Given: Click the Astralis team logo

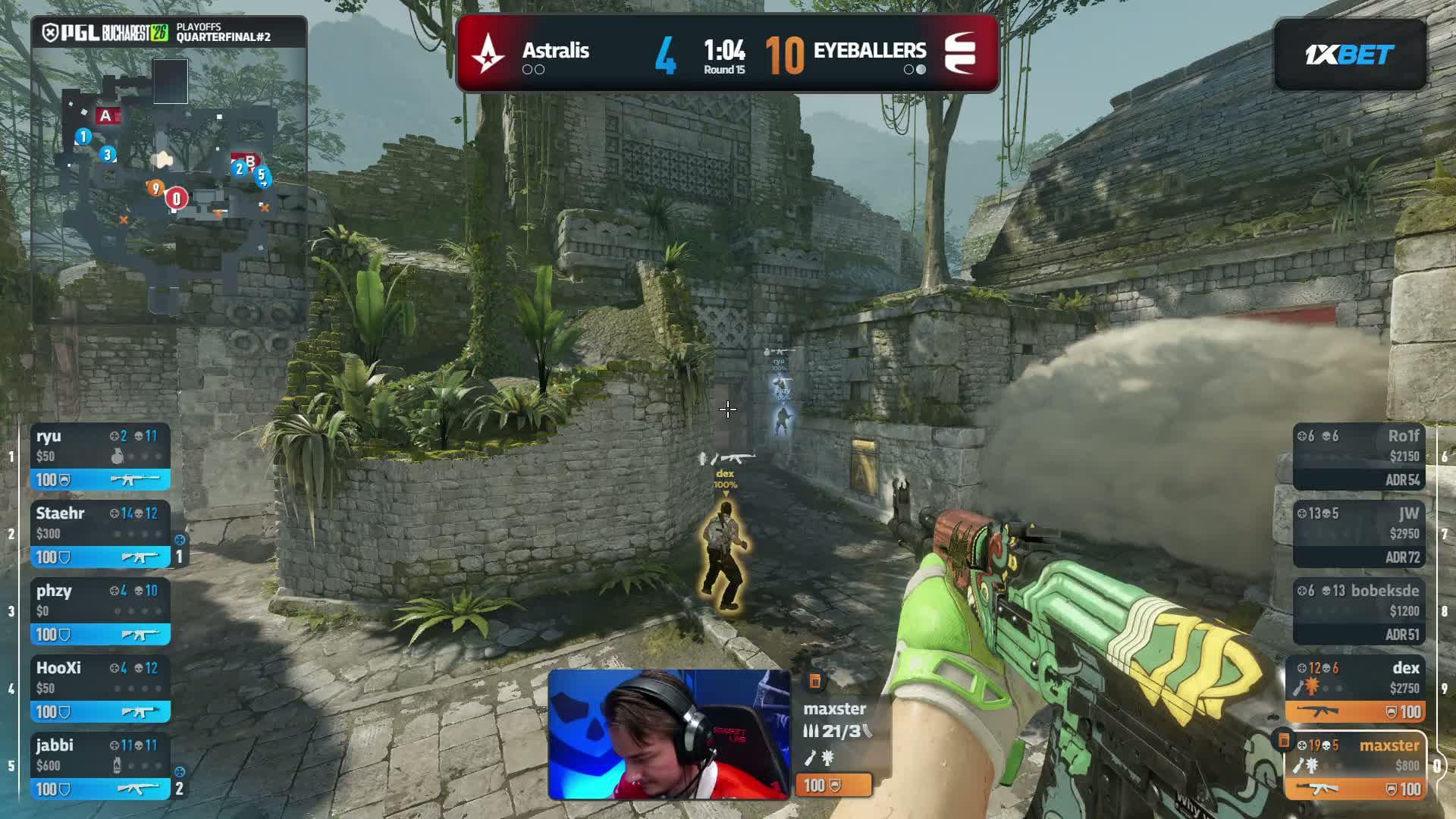Looking at the screenshot, I should (488, 54).
